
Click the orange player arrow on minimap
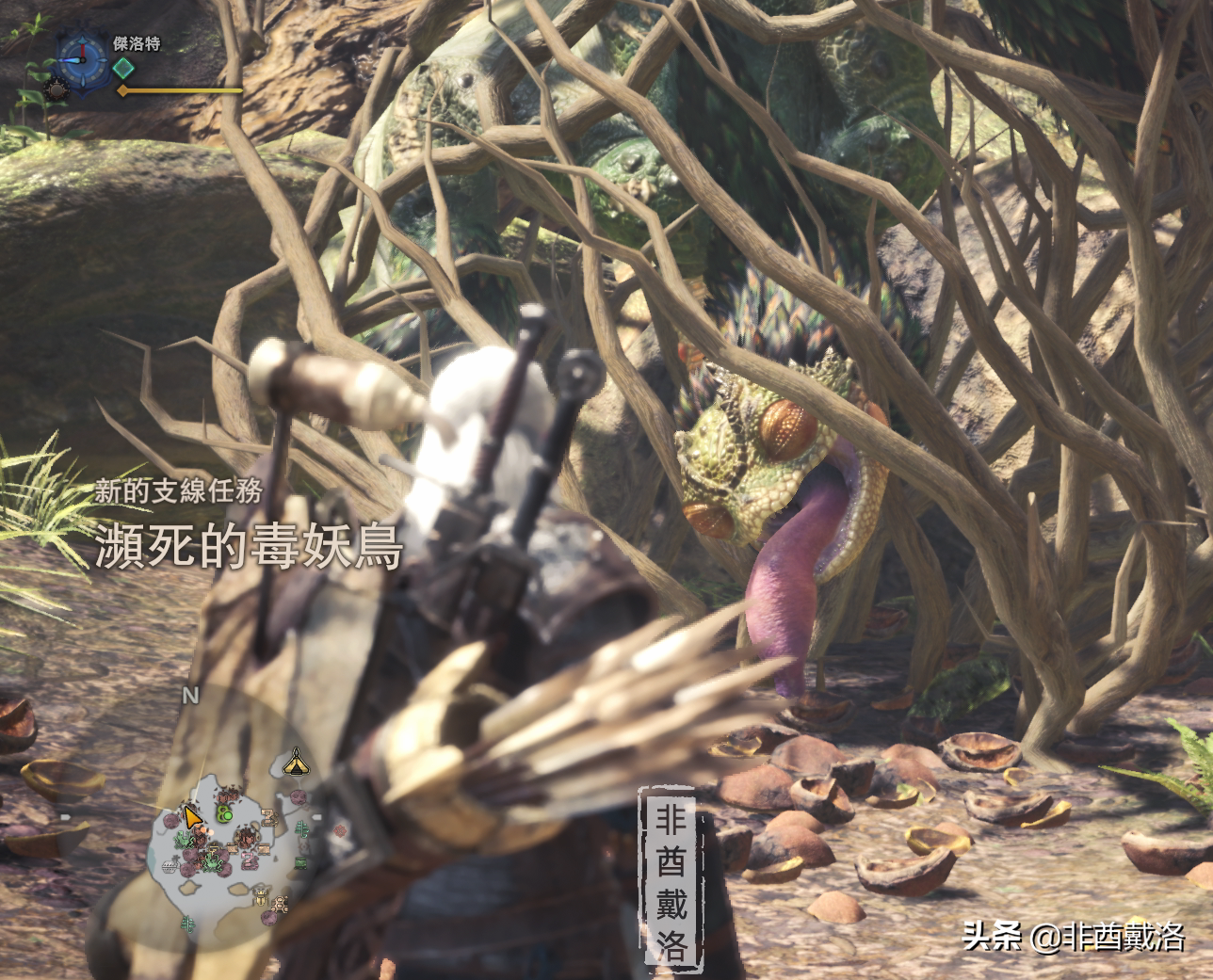pyautogui.click(x=192, y=817)
